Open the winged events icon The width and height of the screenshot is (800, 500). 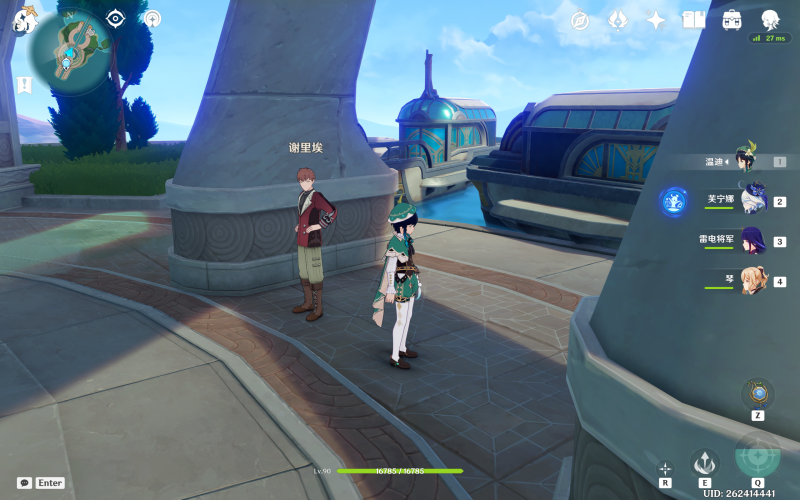coord(618,20)
